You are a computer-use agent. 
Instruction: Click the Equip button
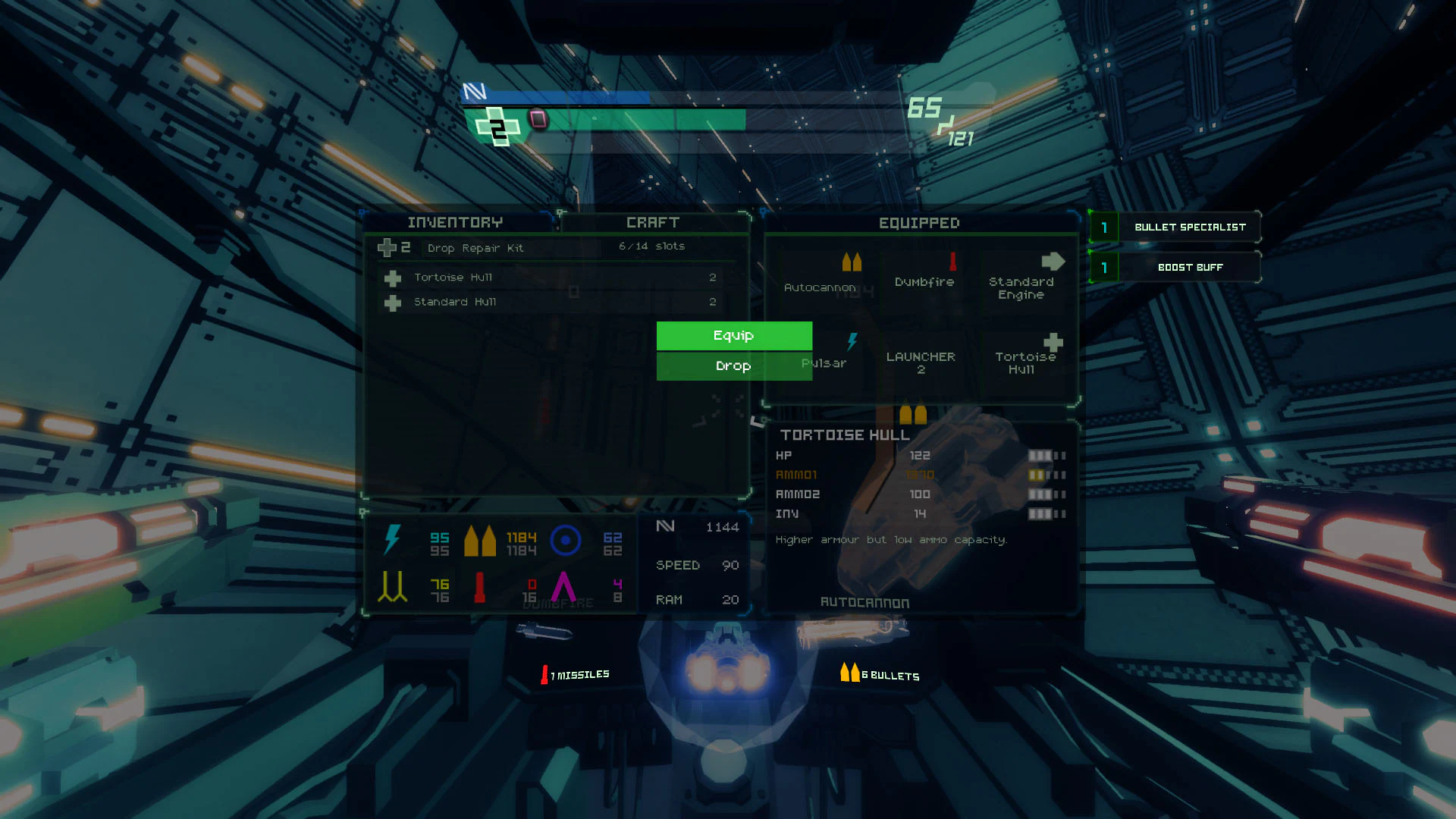733,335
